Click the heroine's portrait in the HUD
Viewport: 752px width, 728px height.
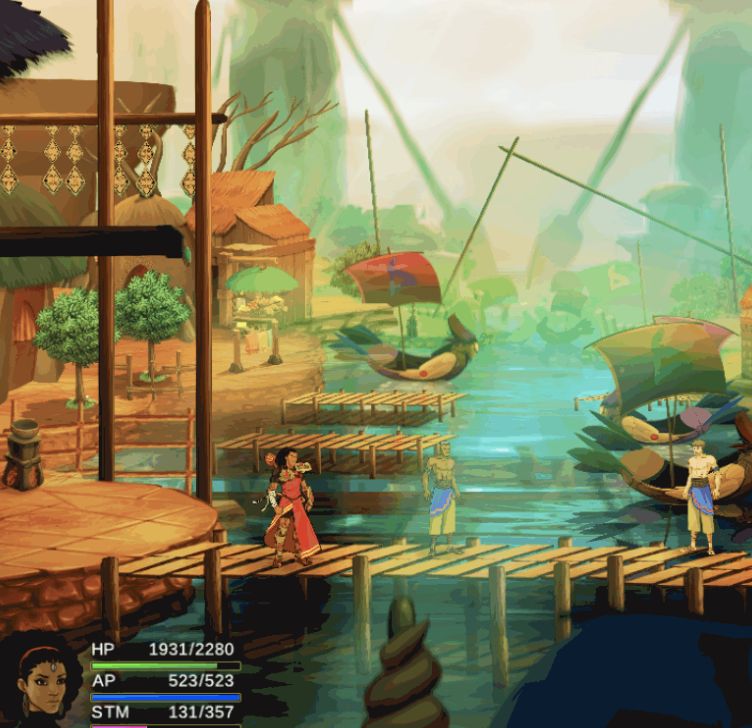click(x=41, y=680)
